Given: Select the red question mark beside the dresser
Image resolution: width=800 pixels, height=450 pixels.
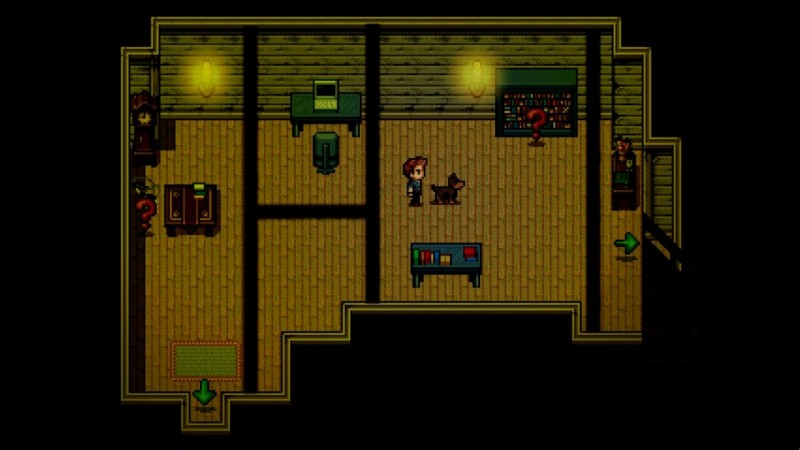Looking at the screenshot, I should (x=146, y=212).
